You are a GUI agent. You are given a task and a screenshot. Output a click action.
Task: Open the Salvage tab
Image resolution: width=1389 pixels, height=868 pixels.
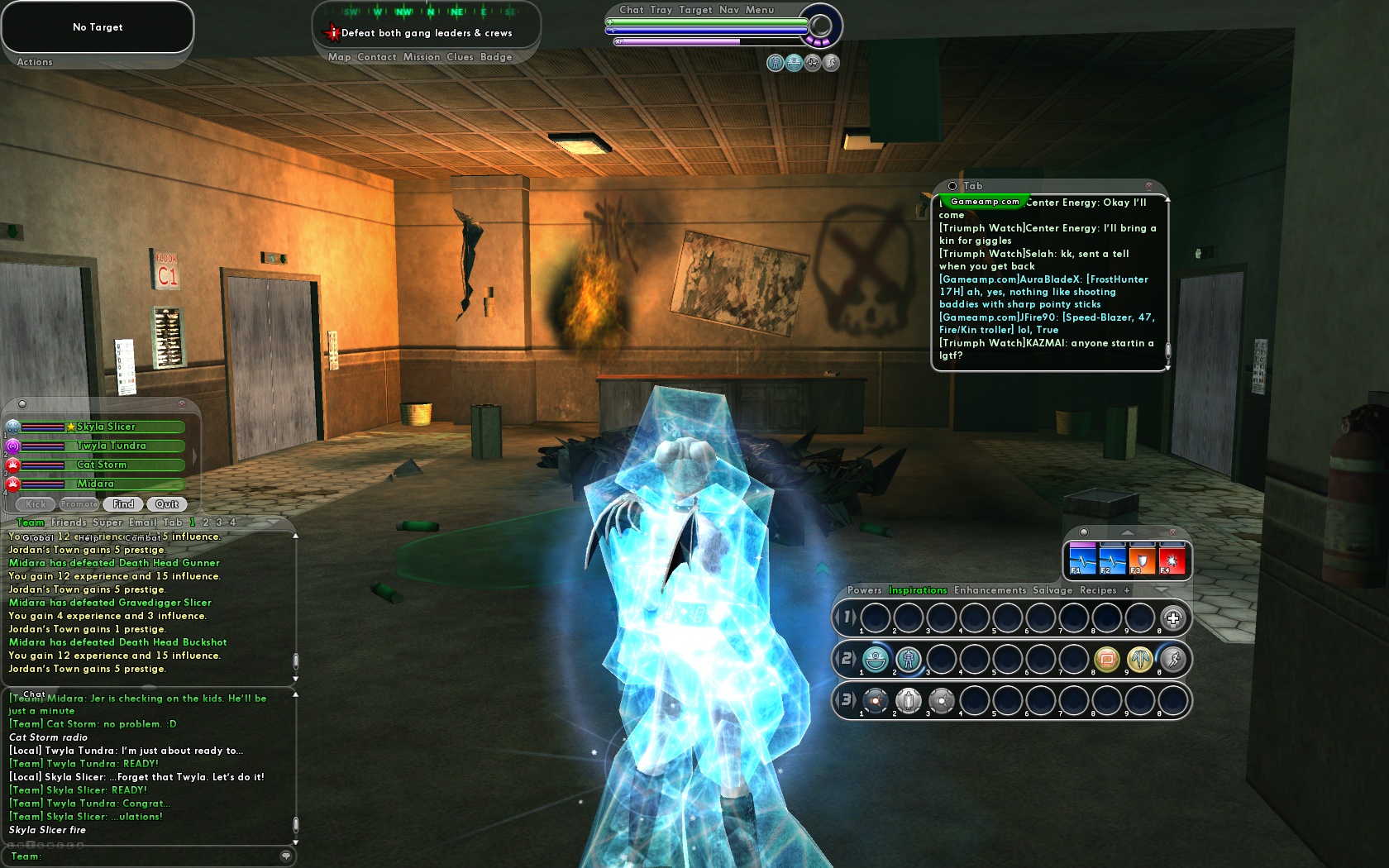point(1052,590)
